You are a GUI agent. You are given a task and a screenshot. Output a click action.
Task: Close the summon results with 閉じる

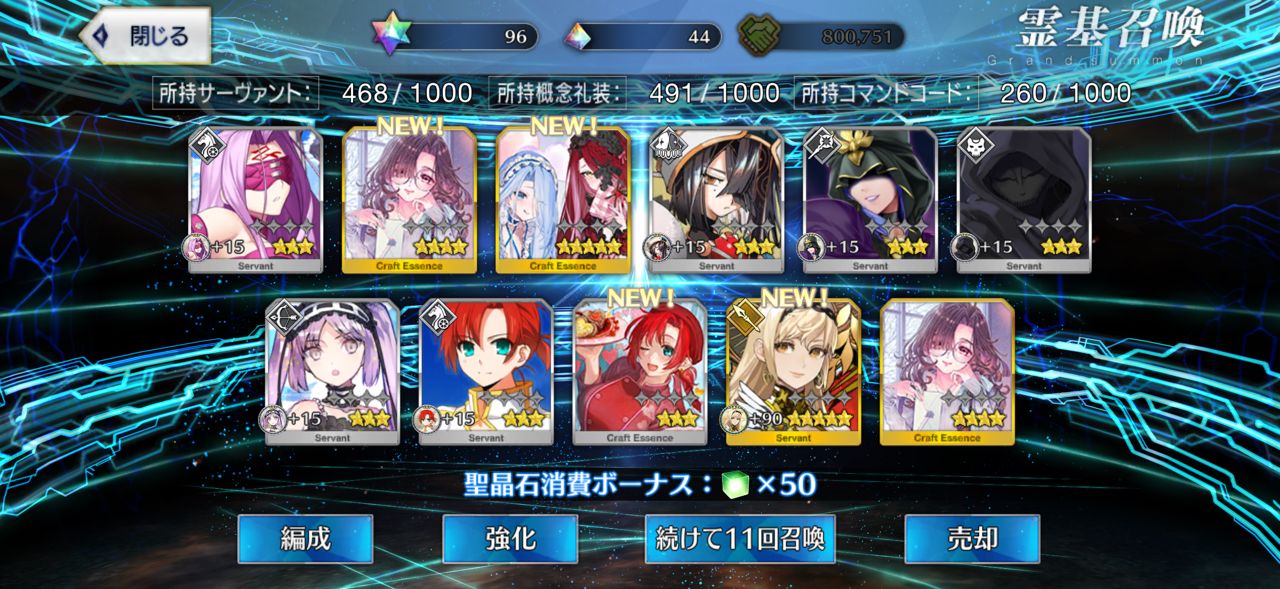(146, 36)
